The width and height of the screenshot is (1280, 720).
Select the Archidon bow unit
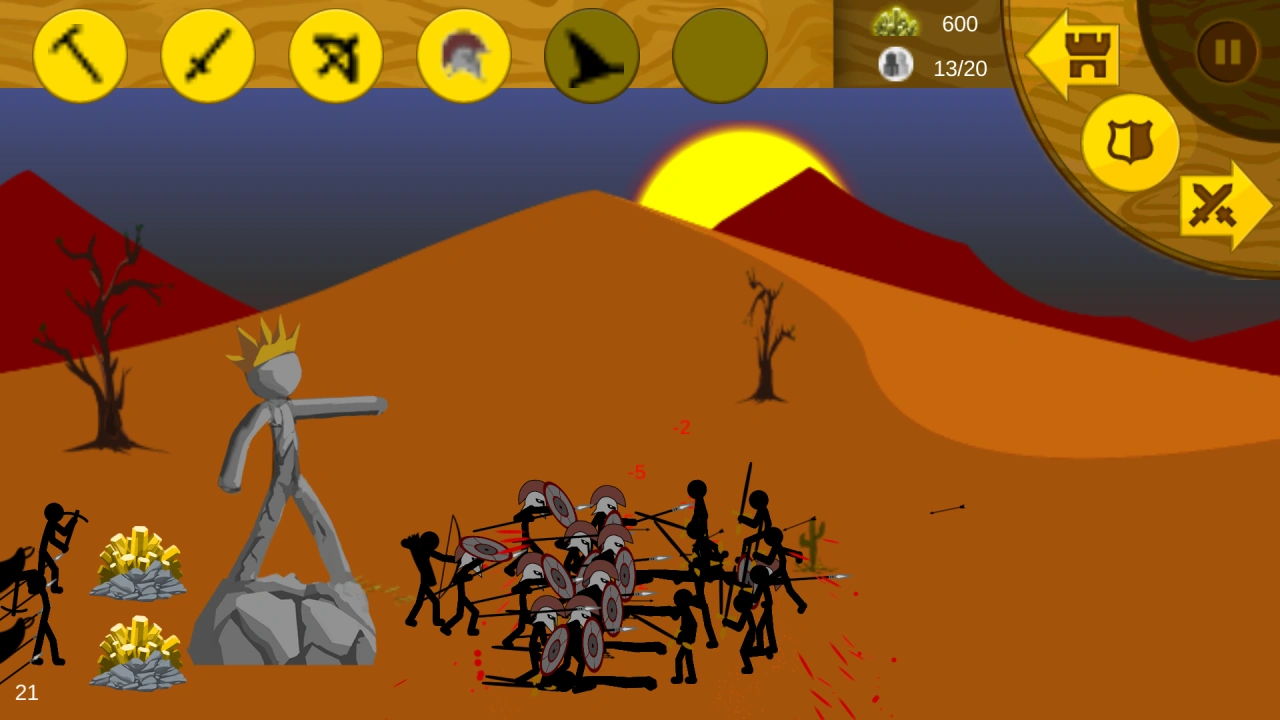(335, 56)
